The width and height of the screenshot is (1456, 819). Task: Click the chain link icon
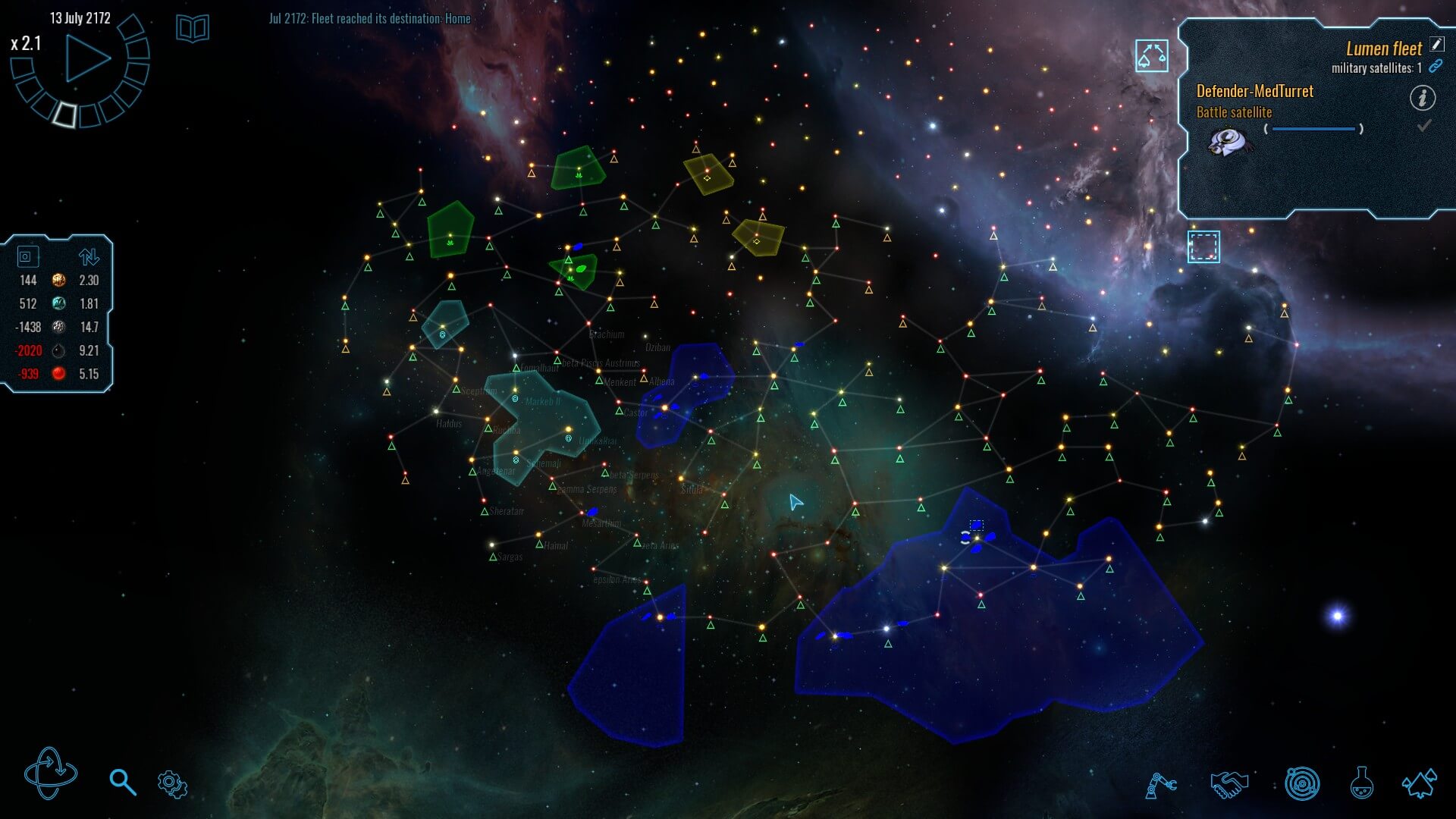coord(1436,67)
